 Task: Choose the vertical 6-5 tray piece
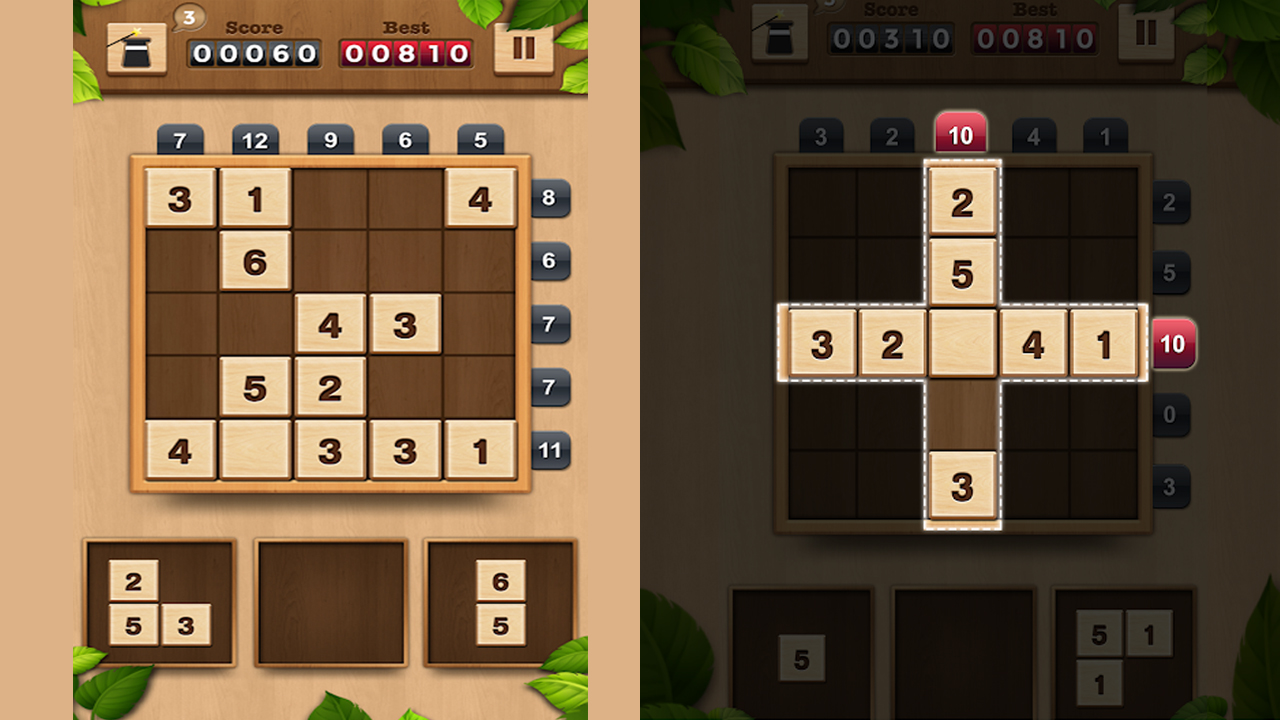coord(502,601)
